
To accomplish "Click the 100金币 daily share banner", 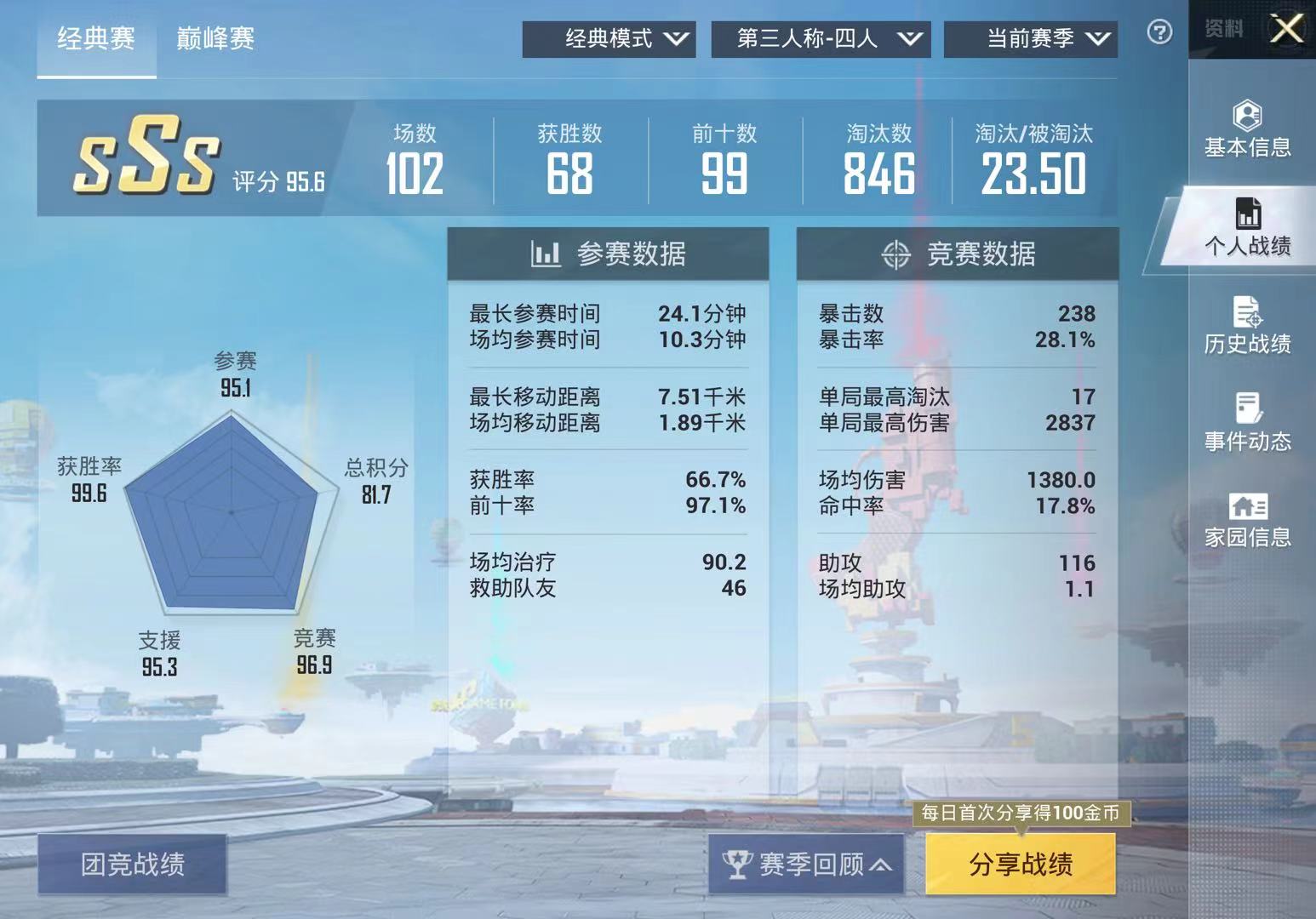I will [1021, 813].
